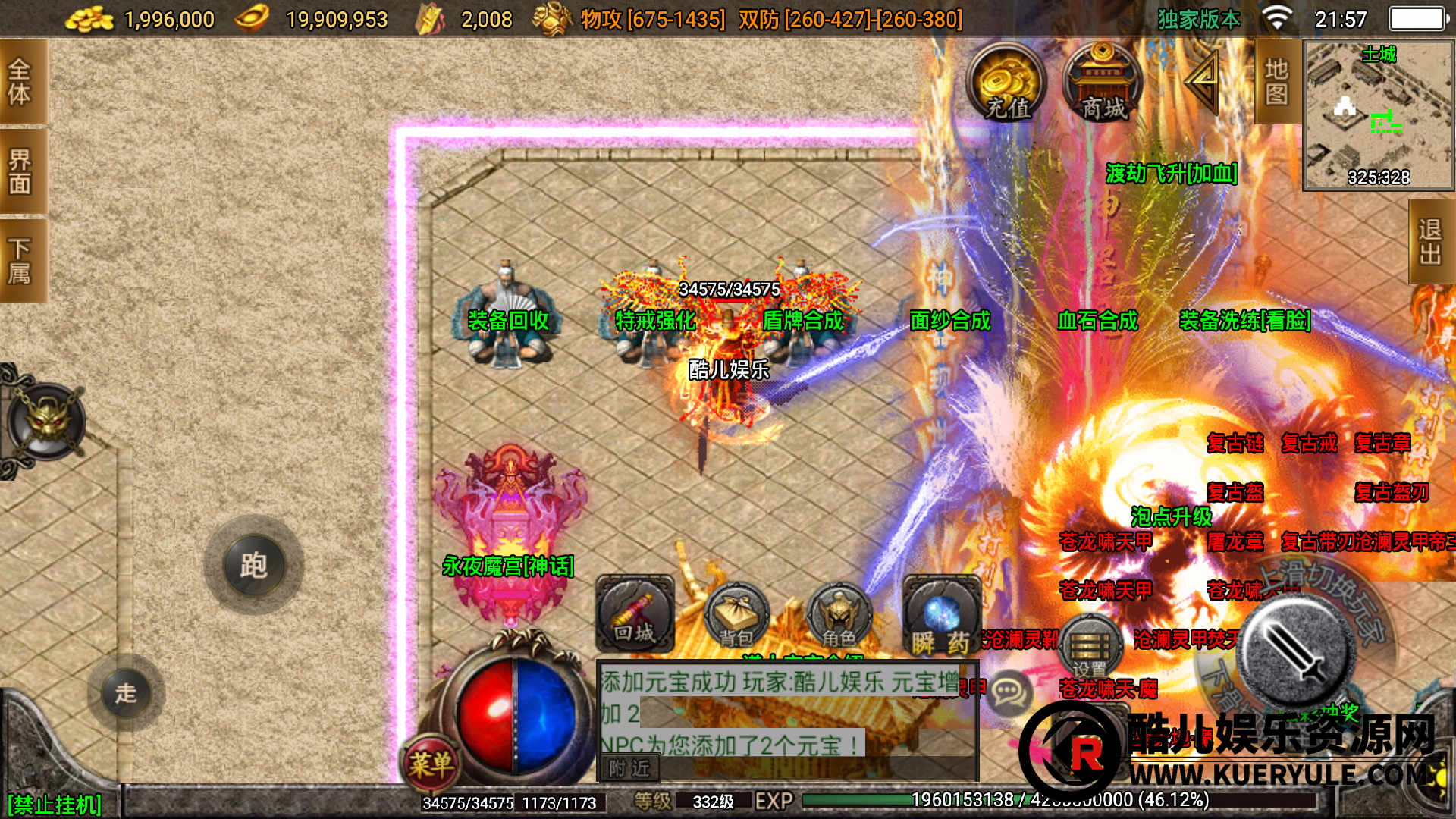Switch to the 下属 tab
Screen dimensions: 1456x819
(20, 260)
